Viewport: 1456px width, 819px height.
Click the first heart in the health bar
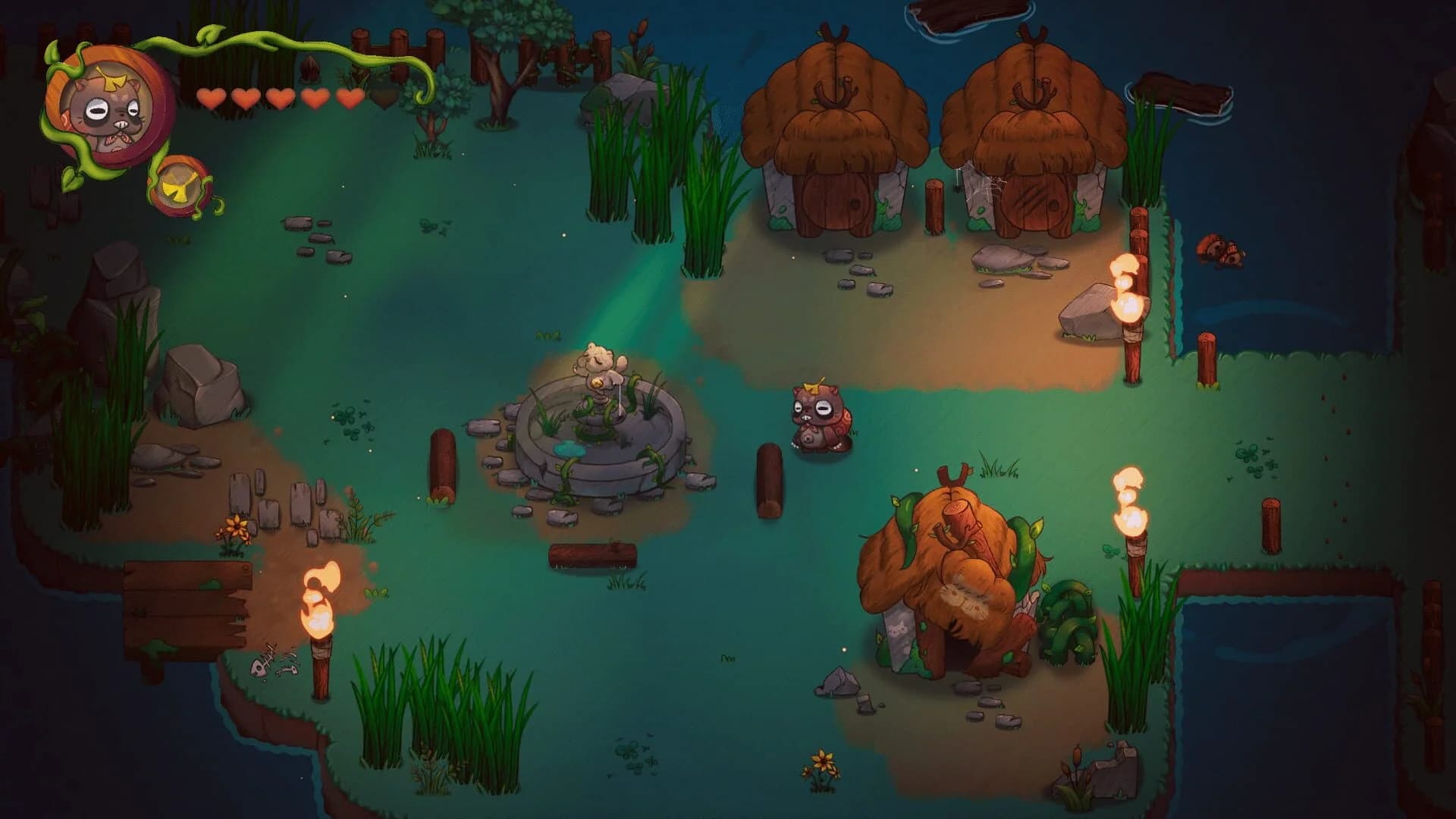pyautogui.click(x=213, y=99)
